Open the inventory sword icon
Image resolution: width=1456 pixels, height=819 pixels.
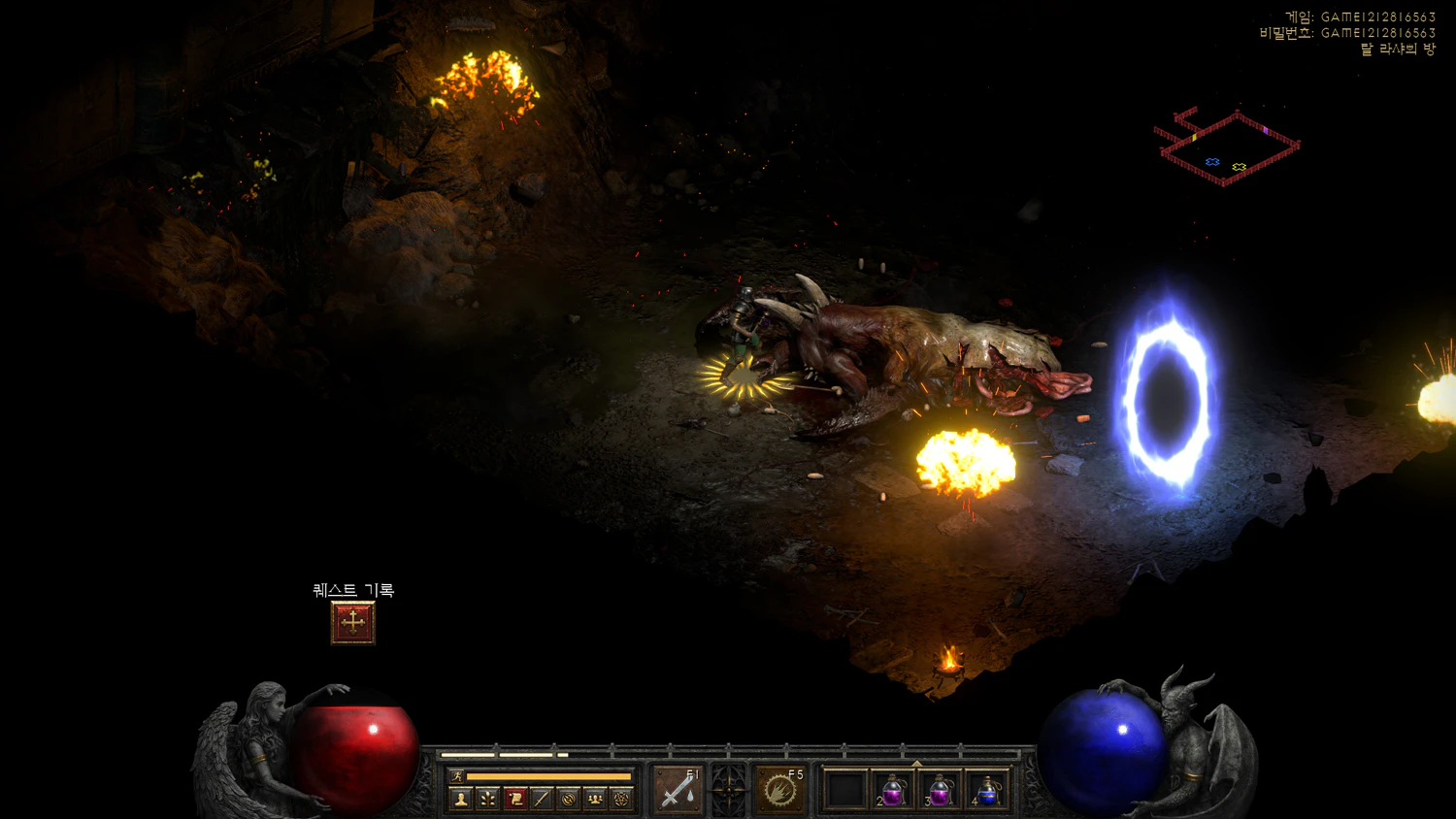[x=542, y=799]
